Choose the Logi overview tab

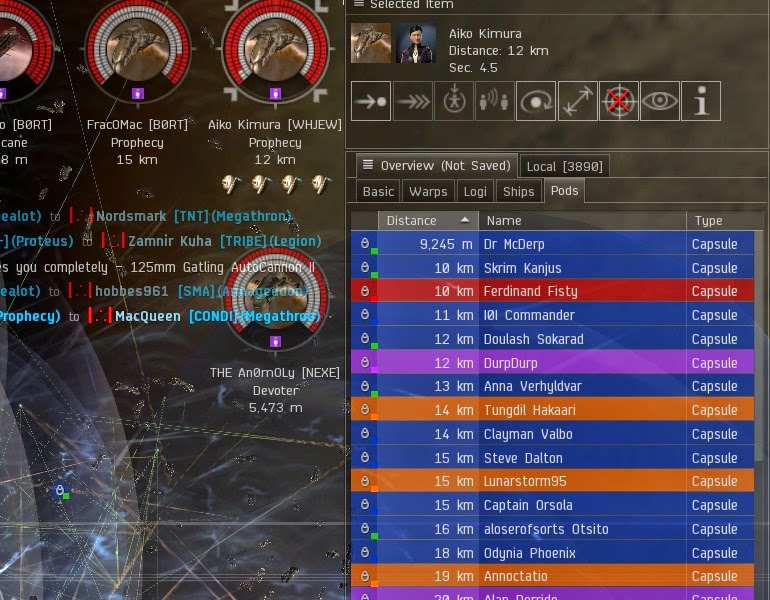pyautogui.click(x=477, y=191)
